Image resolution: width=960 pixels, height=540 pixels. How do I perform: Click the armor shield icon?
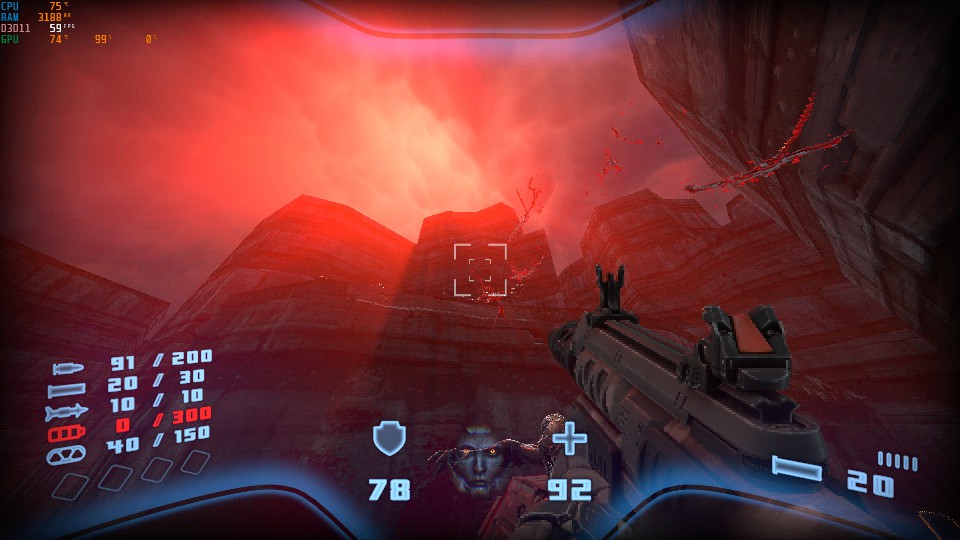pos(388,439)
